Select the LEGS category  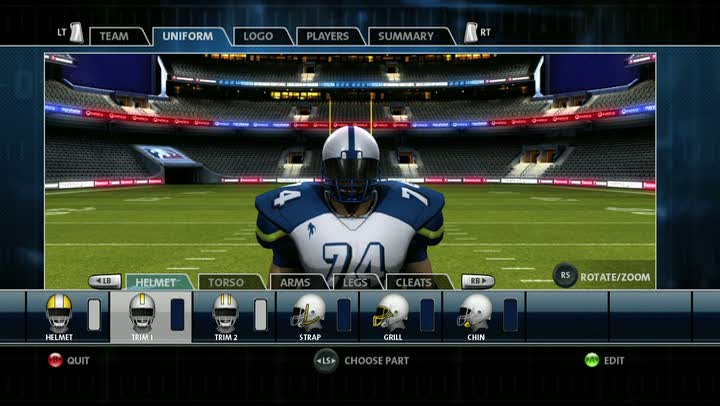pyautogui.click(x=355, y=282)
